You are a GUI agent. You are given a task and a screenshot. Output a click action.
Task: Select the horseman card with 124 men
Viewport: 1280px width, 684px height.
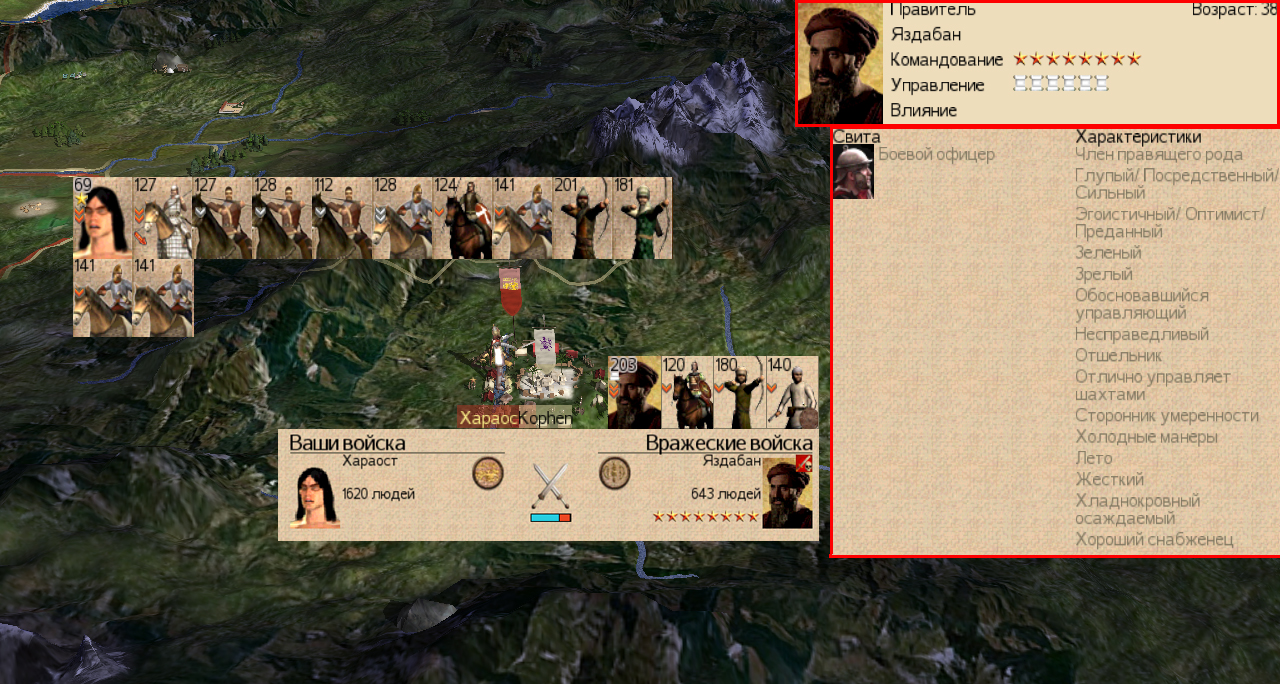462,218
